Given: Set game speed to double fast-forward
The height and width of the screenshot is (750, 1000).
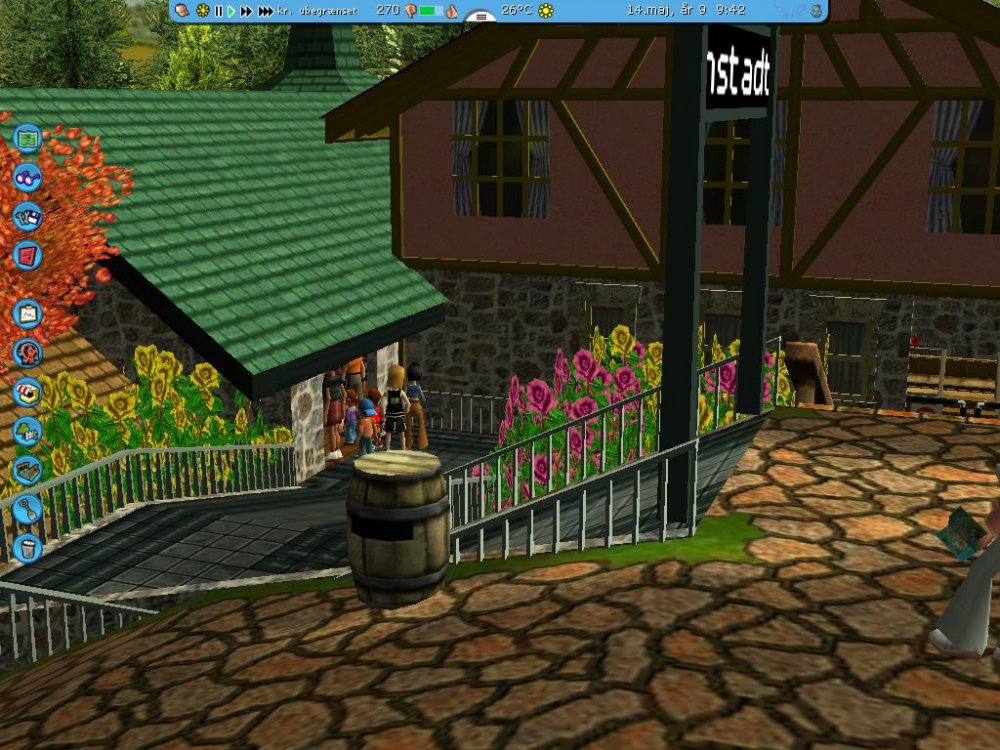Looking at the screenshot, I should pyautogui.click(x=246, y=10).
